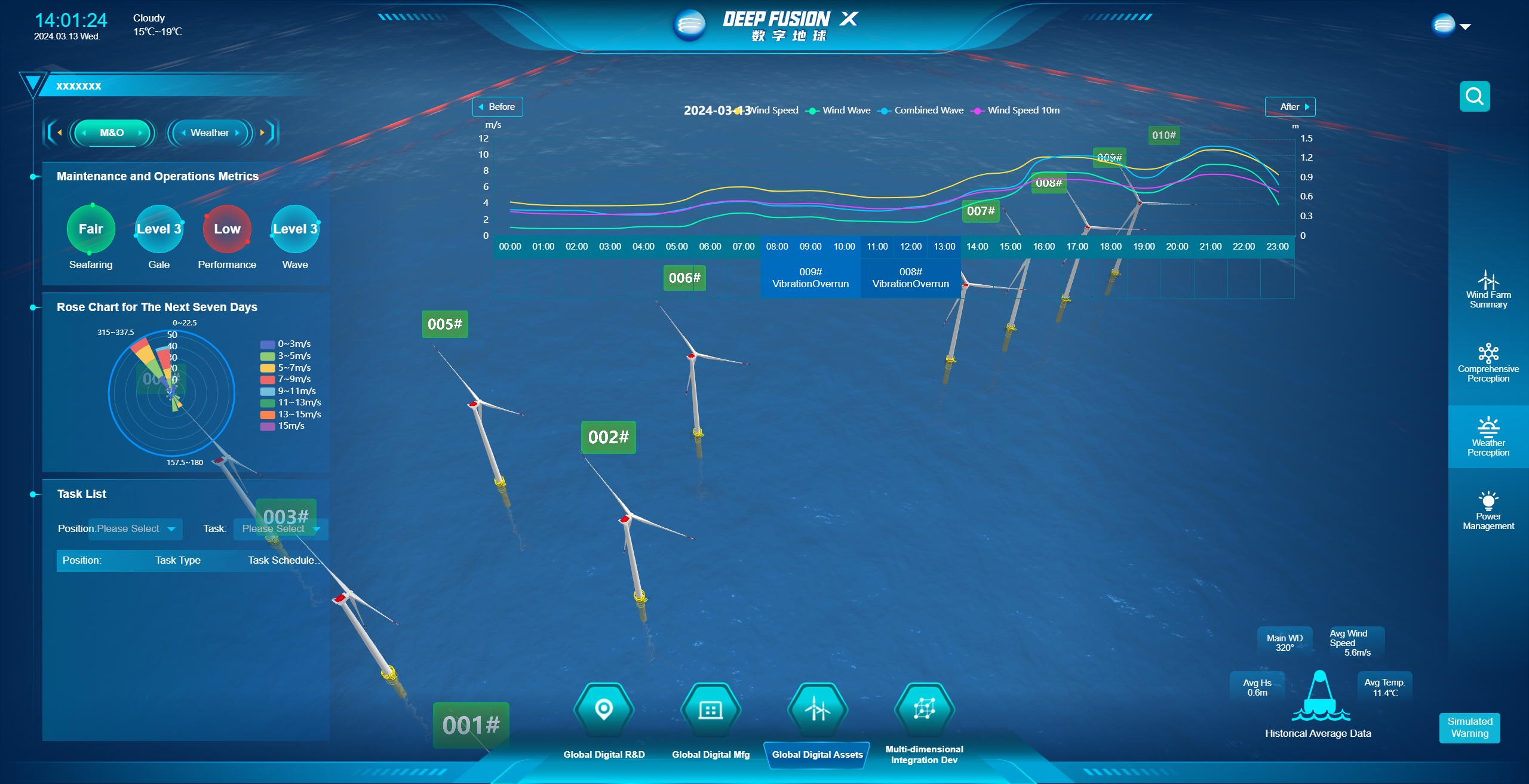The height and width of the screenshot is (784, 1529).
Task: Trigger the Simulated Warning button
Action: (1469, 727)
